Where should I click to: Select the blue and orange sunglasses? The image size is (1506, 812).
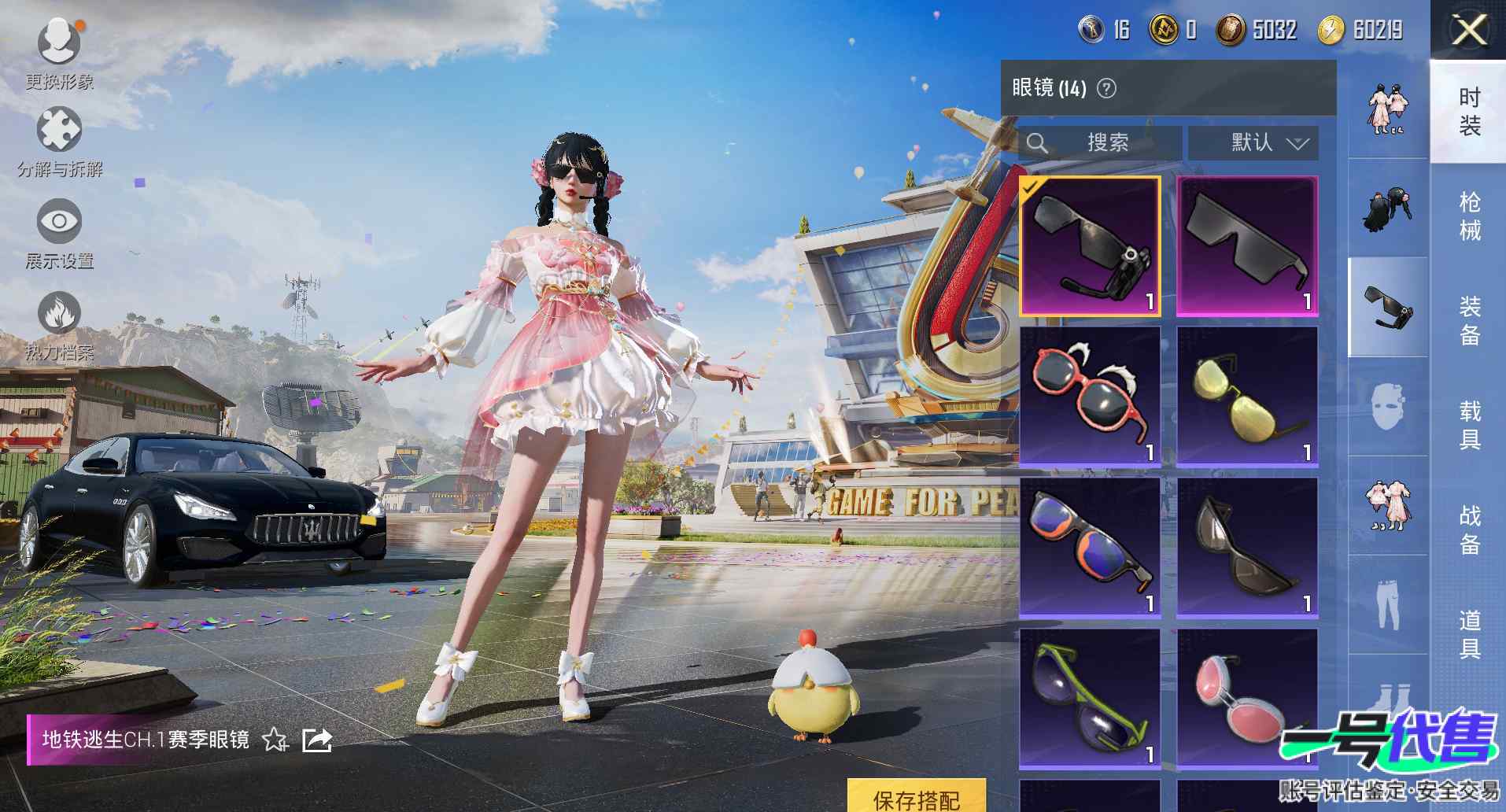pos(1091,547)
